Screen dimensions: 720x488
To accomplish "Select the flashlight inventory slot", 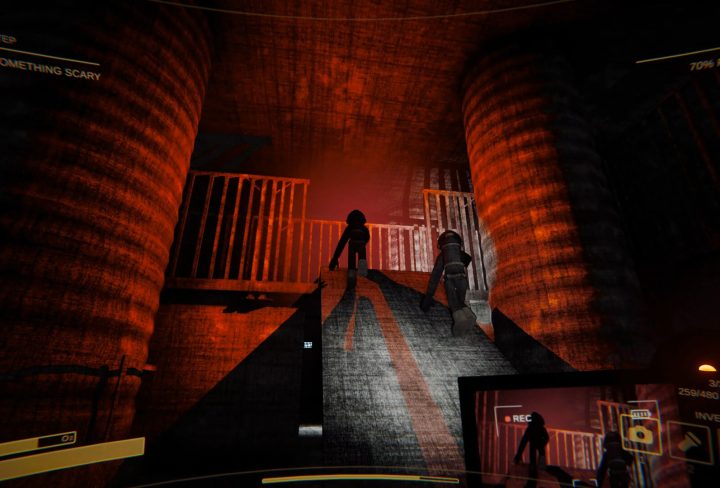I will (x=690, y=442).
